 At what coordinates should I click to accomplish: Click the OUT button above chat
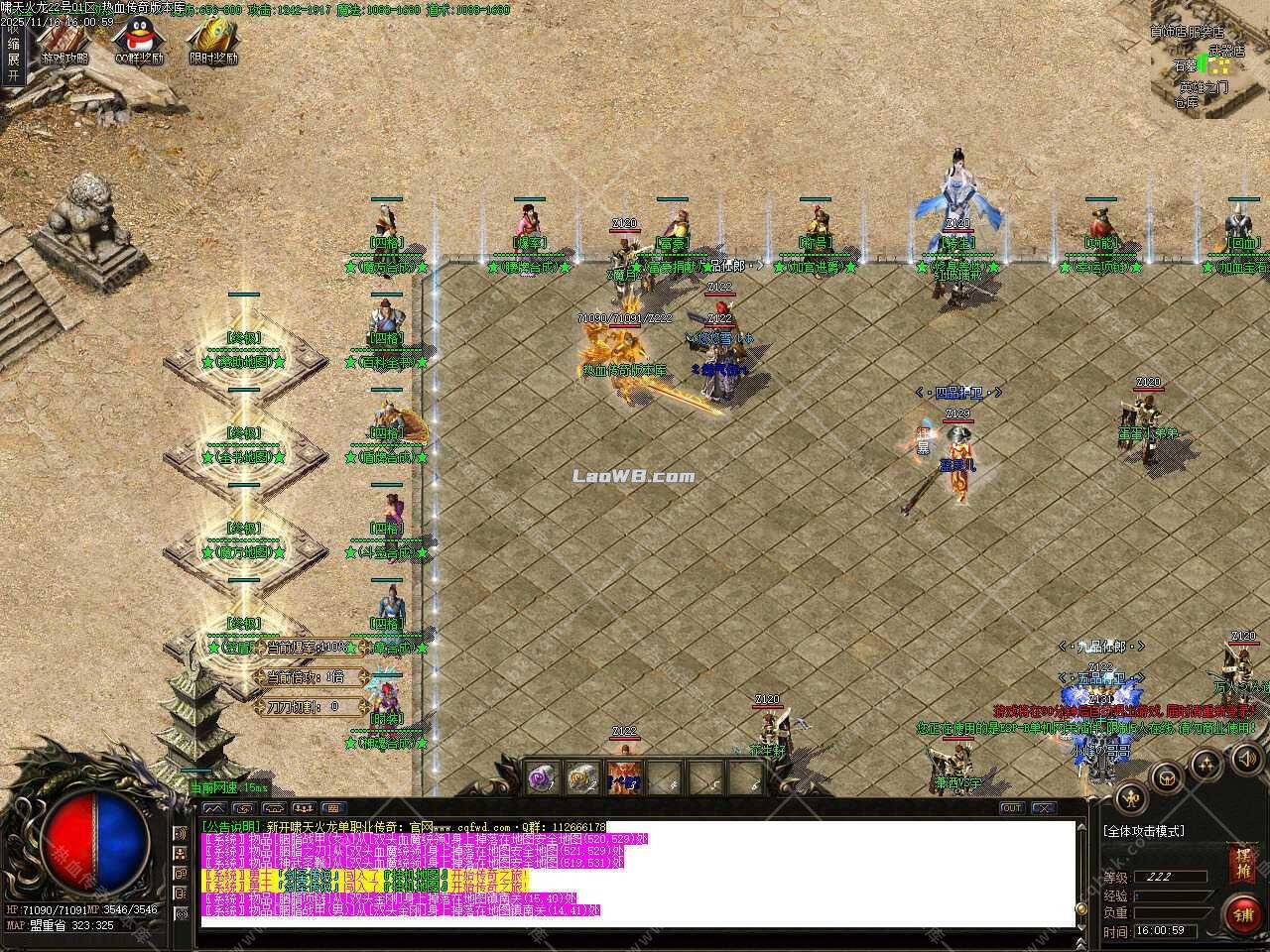[x=1012, y=808]
